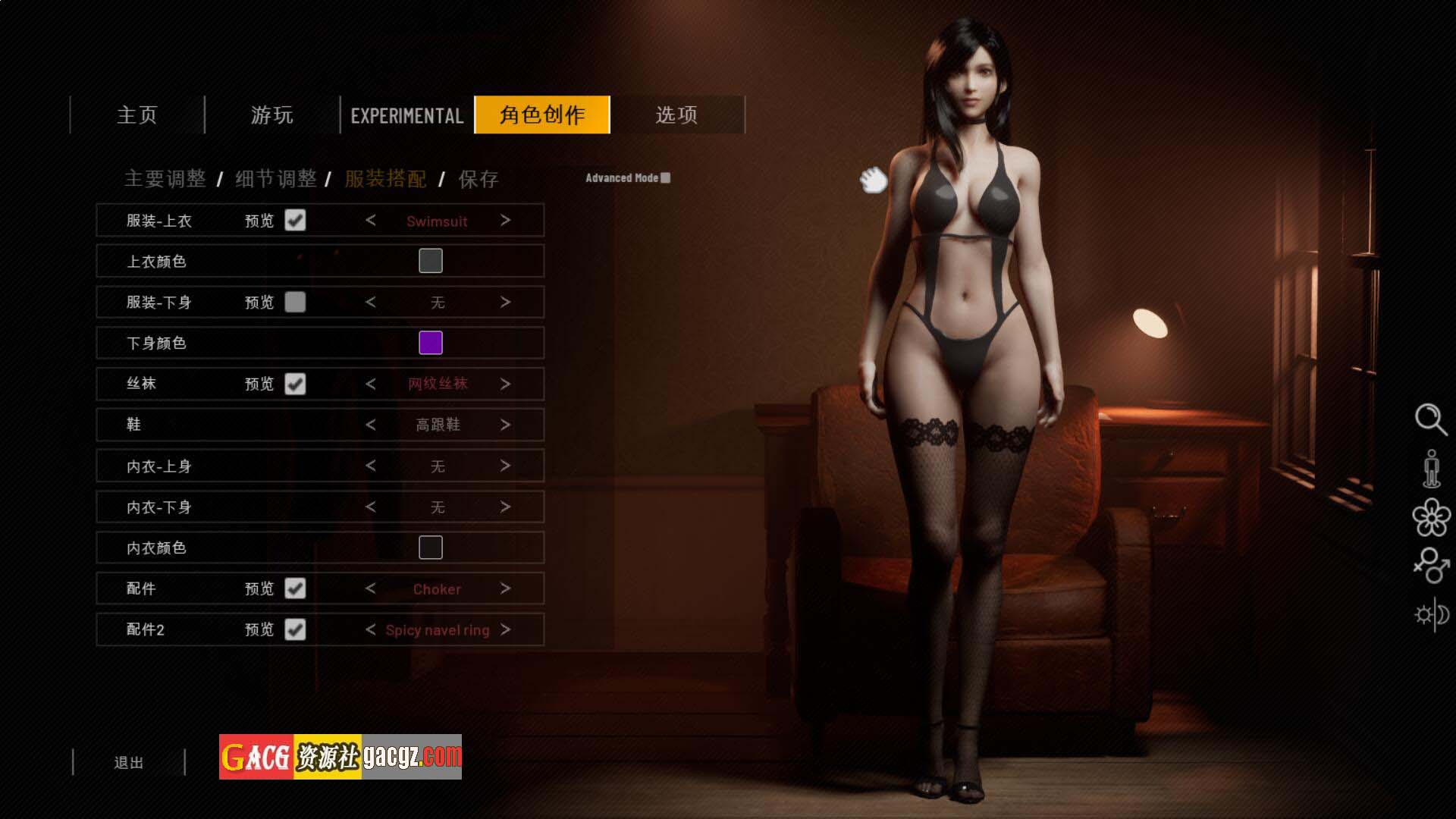This screenshot has width=1456, height=819.
Task: Open the 选项 options tab
Action: coord(676,115)
